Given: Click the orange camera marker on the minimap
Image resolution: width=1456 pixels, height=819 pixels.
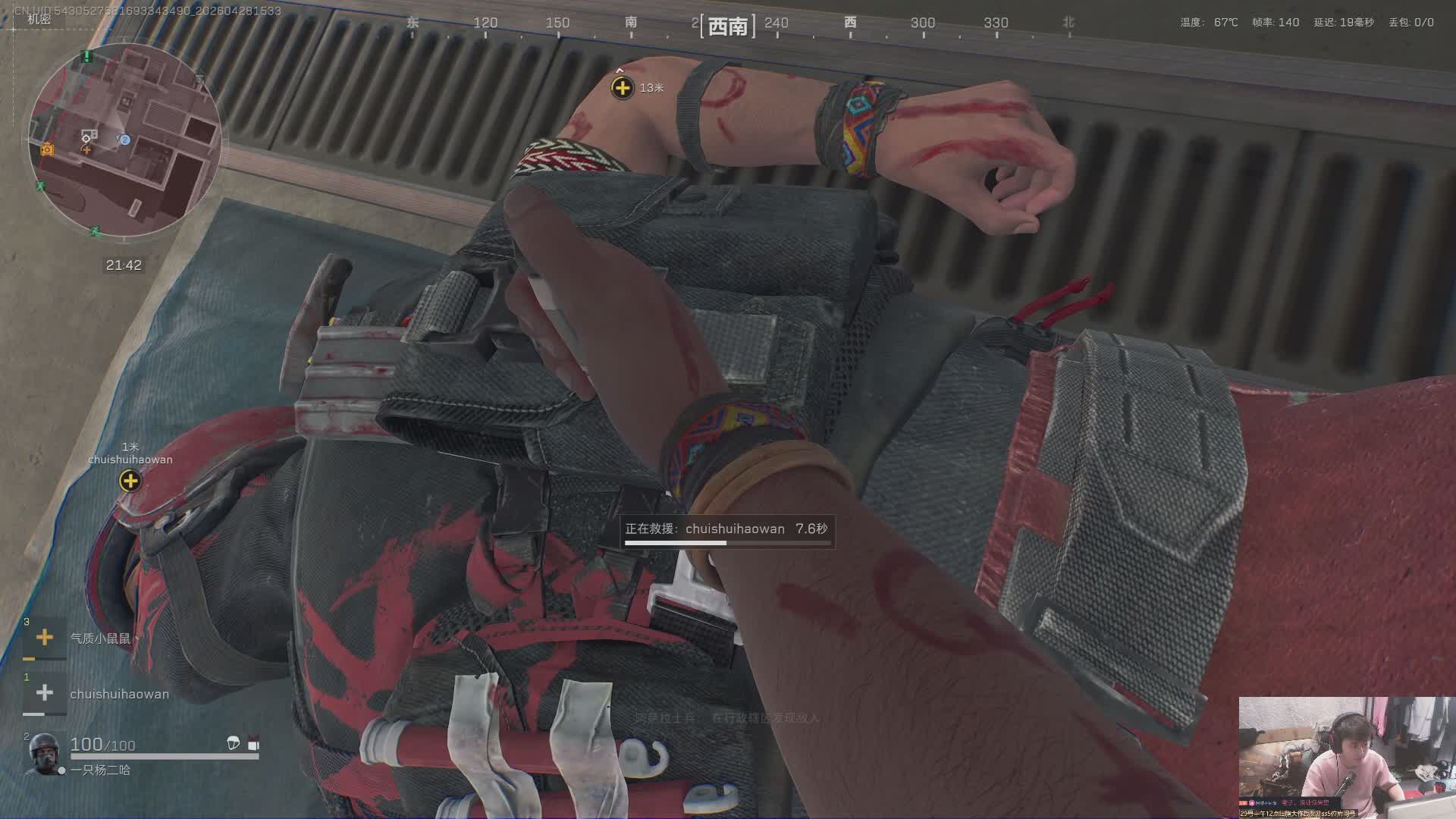Looking at the screenshot, I should 47,149.
